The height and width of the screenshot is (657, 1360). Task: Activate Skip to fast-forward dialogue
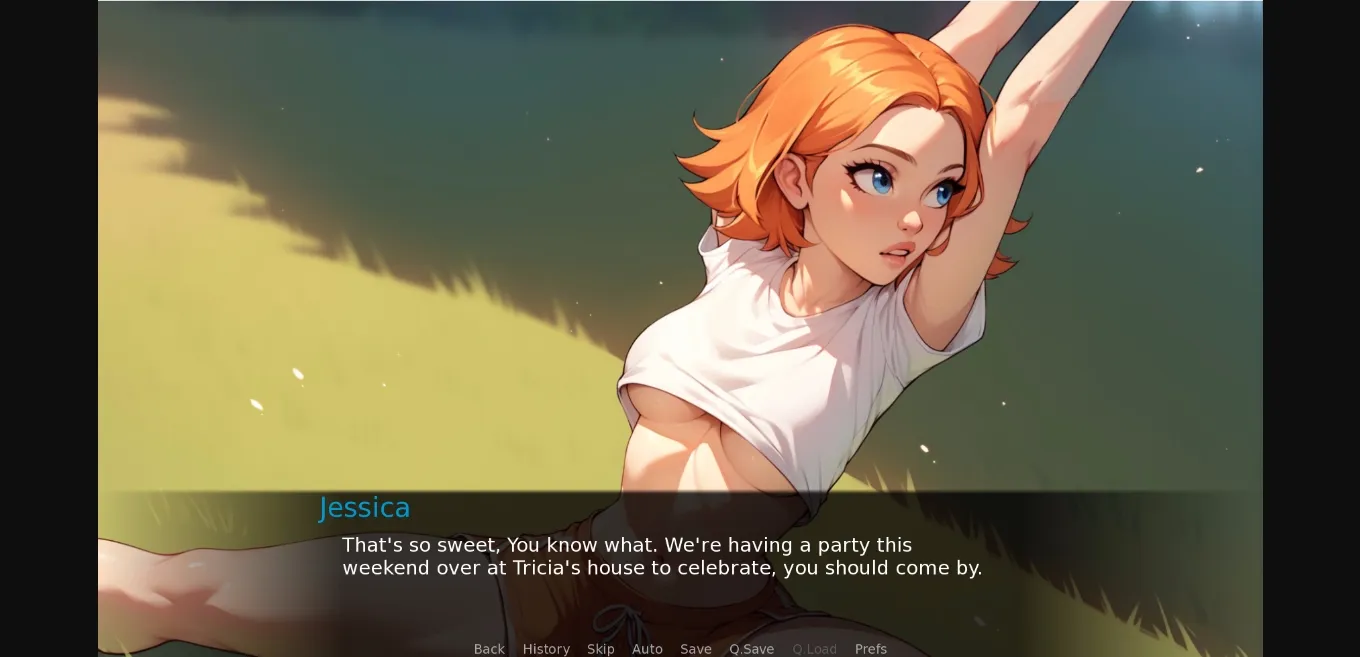click(x=601, y=649)
